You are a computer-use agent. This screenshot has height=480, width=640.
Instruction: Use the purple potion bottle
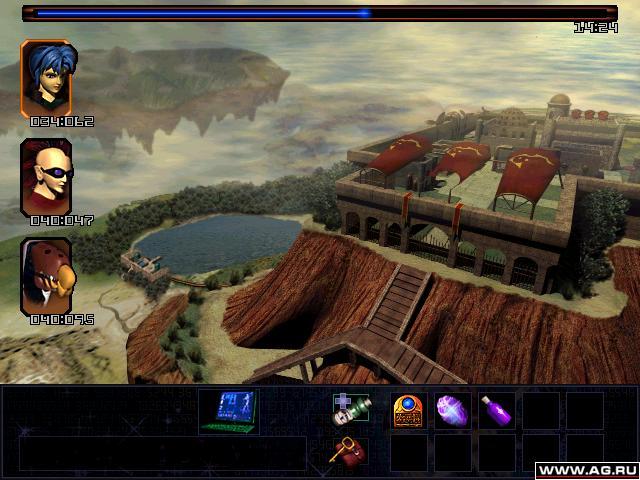pos(497,410)
